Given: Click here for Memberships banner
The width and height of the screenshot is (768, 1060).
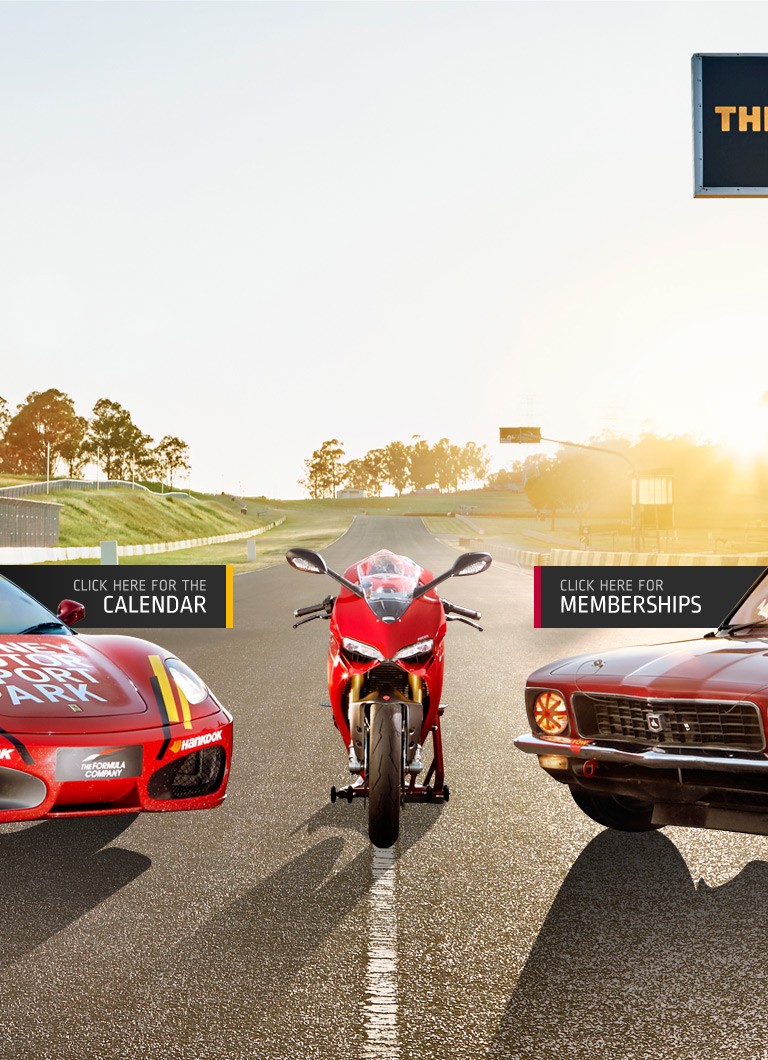Looking at the screenshot, I should 640,596.
